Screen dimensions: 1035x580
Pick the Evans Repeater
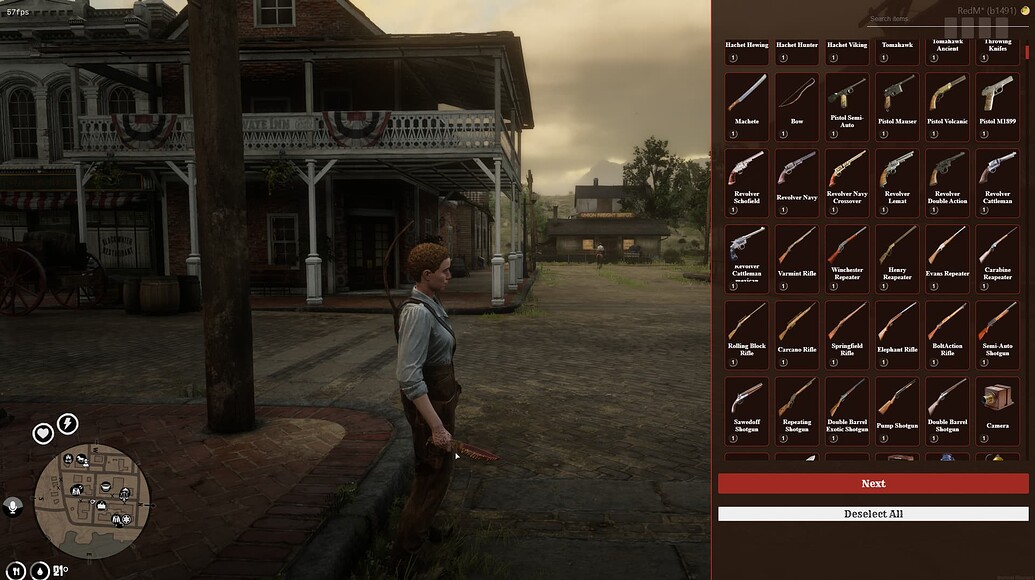tap(947, 258)
